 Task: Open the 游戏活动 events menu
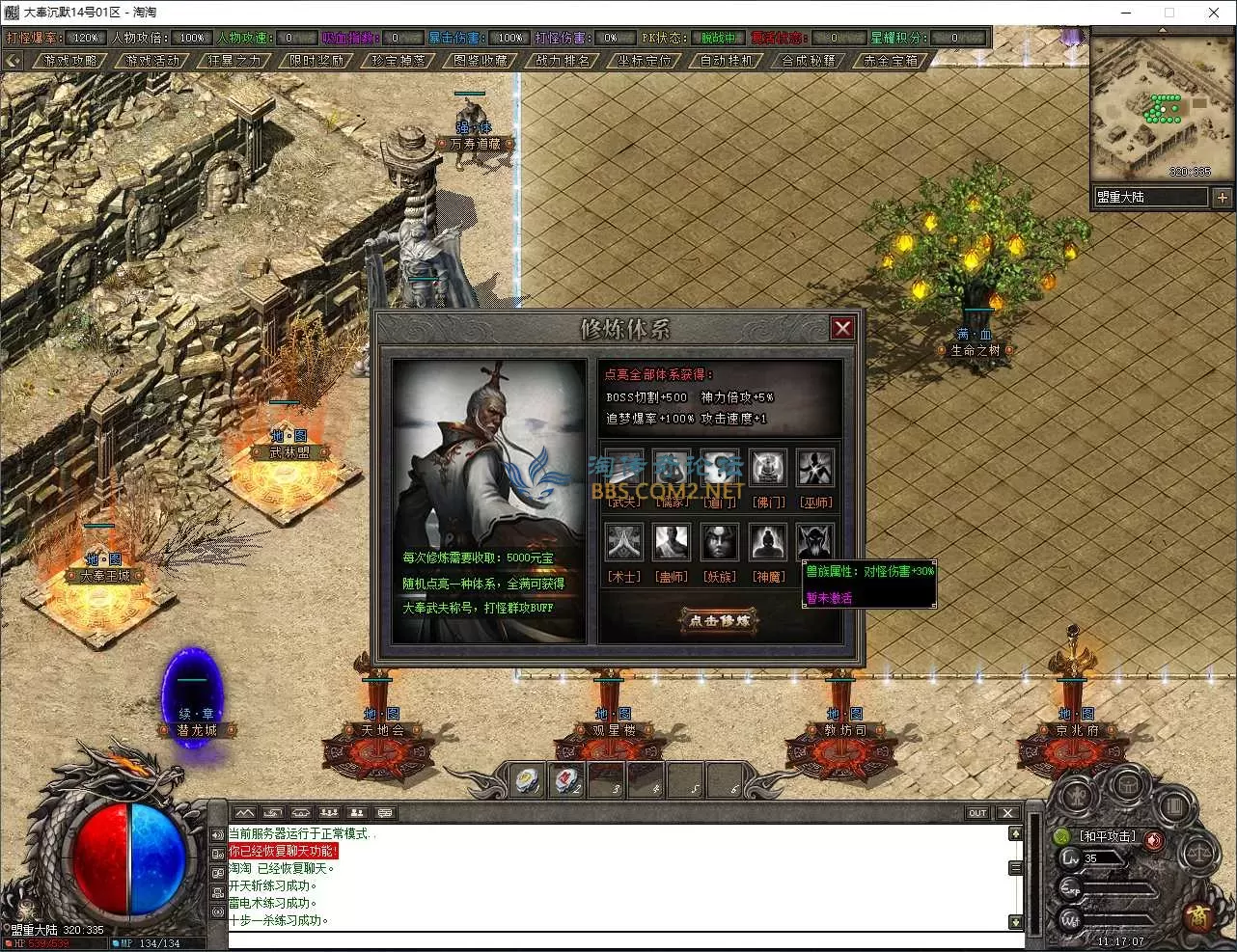point(152,61)
